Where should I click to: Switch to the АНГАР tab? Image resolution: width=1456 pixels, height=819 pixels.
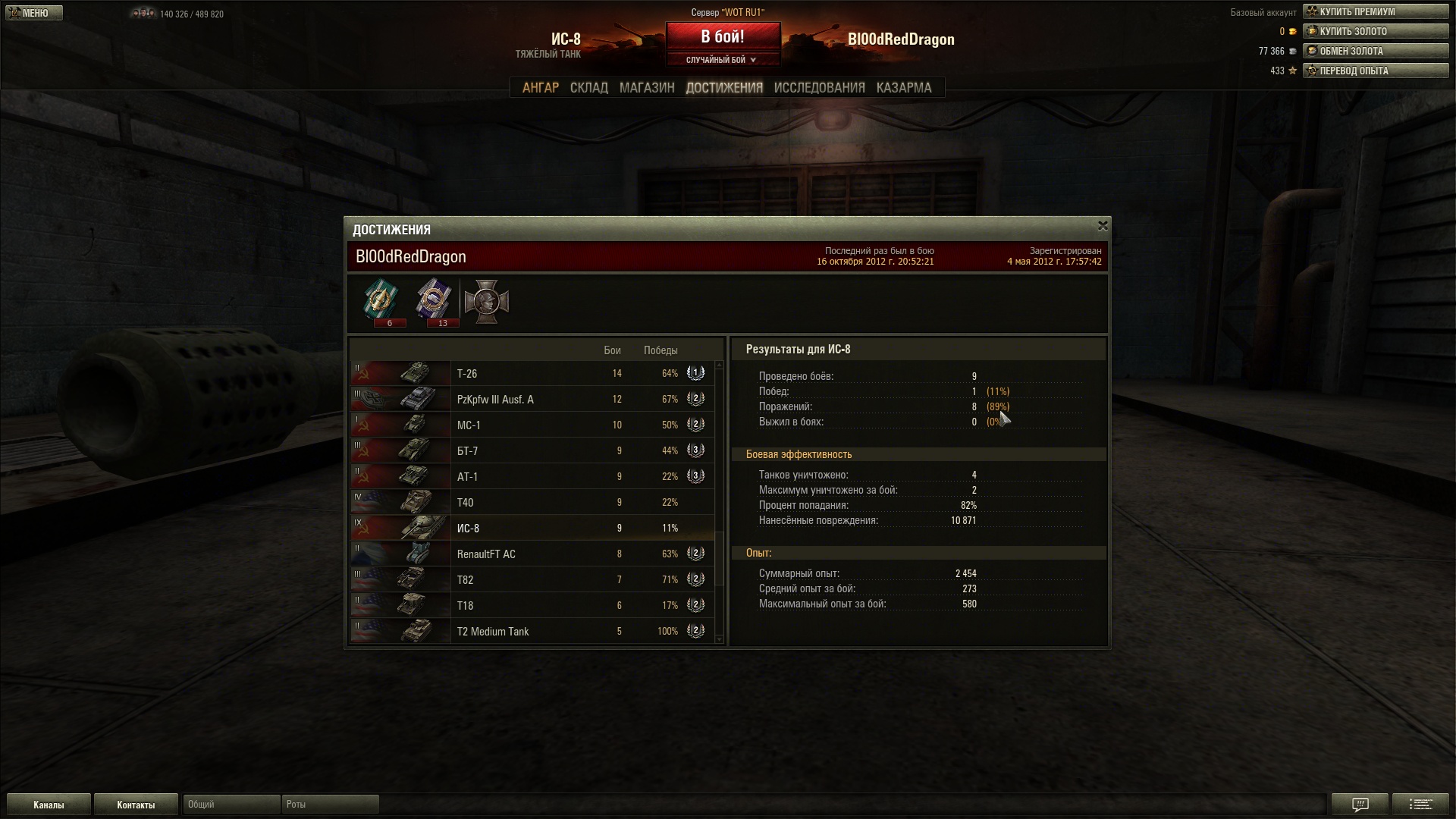540,88
